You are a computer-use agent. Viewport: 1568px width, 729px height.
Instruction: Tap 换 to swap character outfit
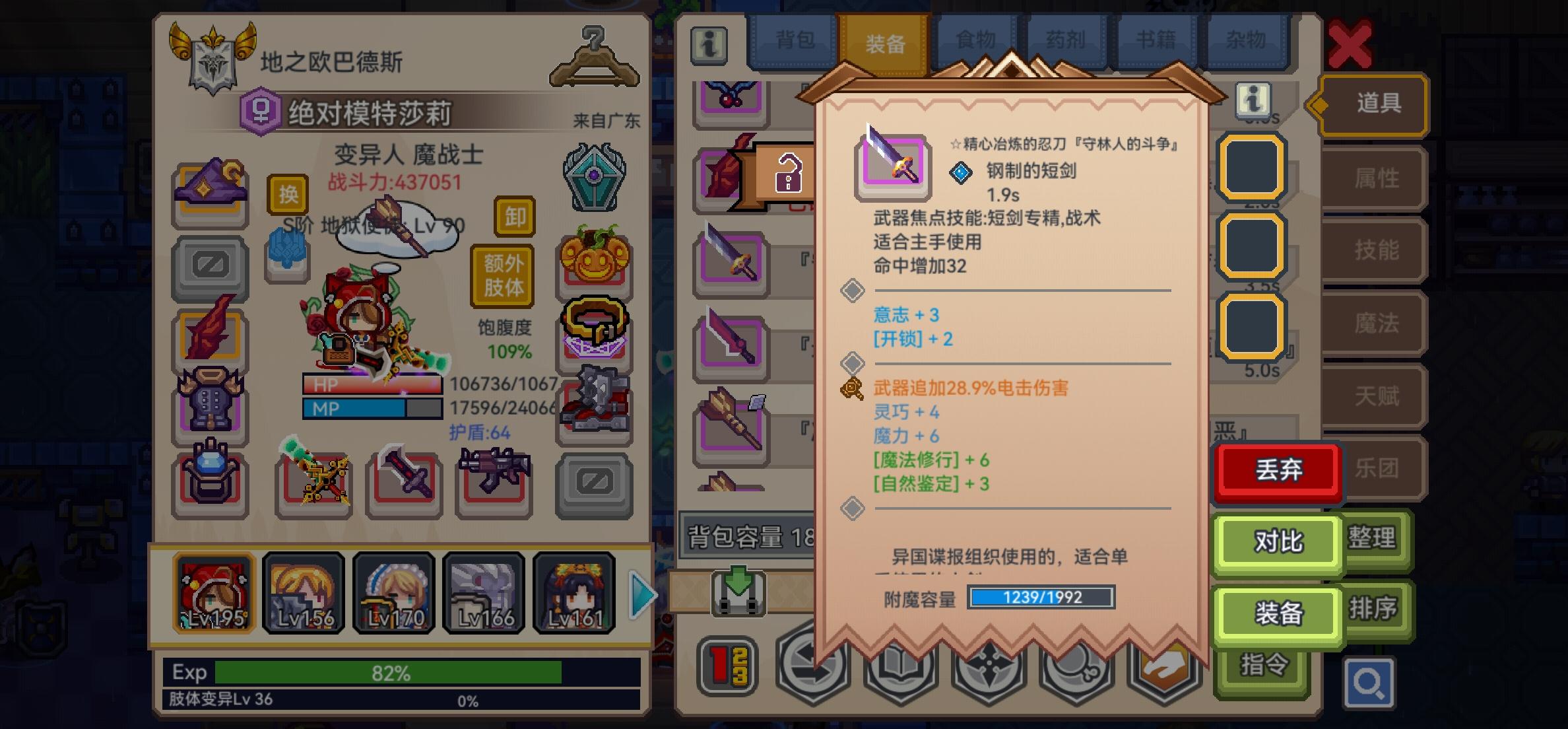(x=287, y=195)
